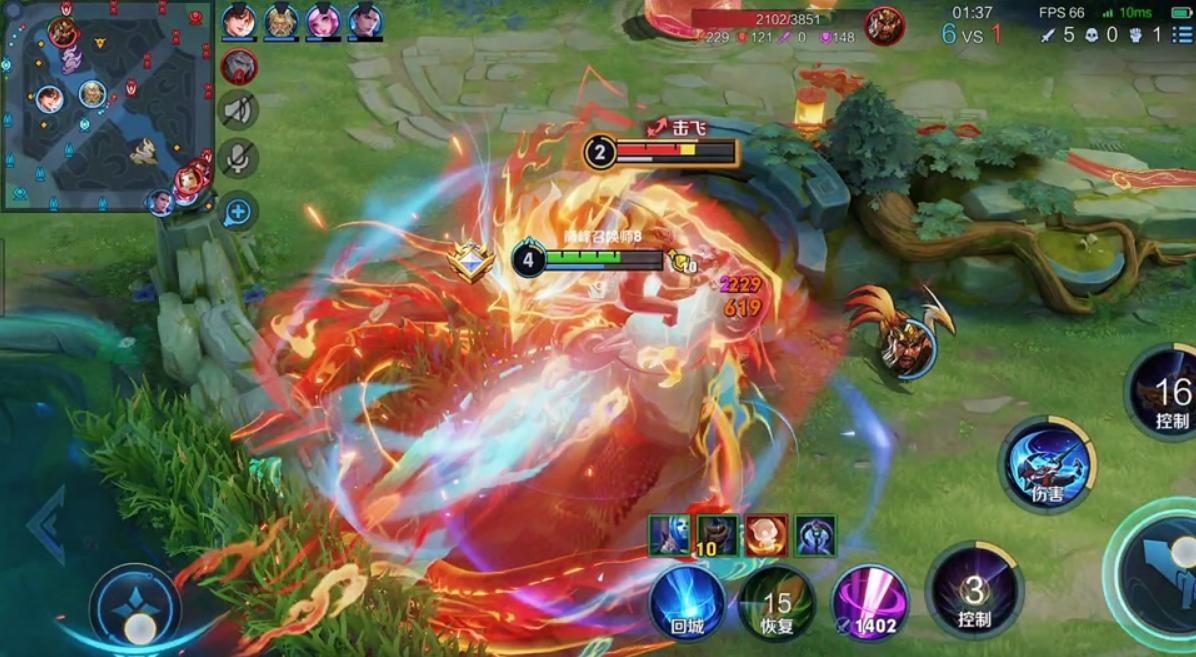The height and width of the screenshot is (657, 1196).
Task: Toggle the muted speaker icon
Action: [x=239, y=110]
